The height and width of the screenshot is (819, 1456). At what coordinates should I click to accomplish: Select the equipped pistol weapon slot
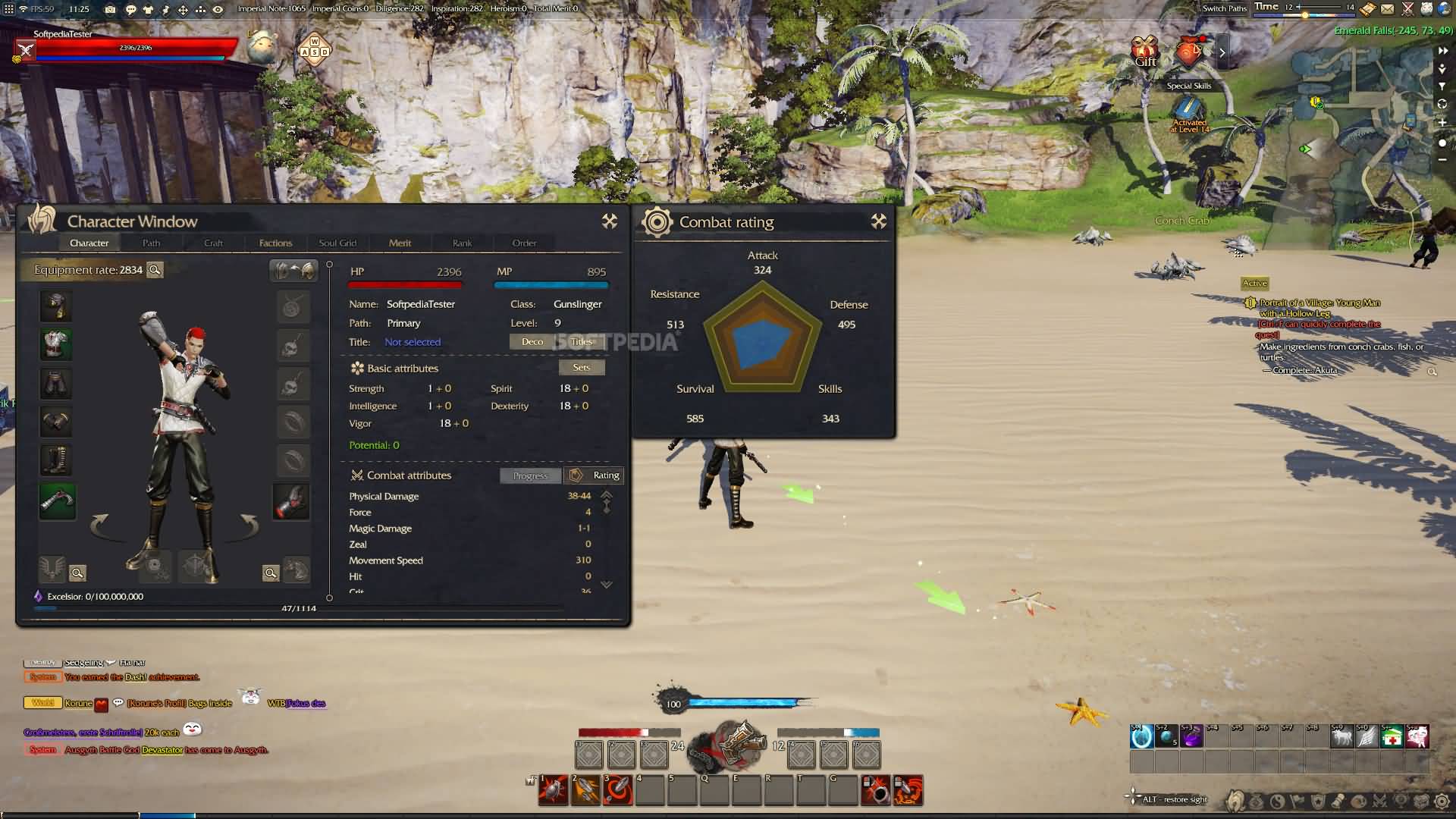57,501
